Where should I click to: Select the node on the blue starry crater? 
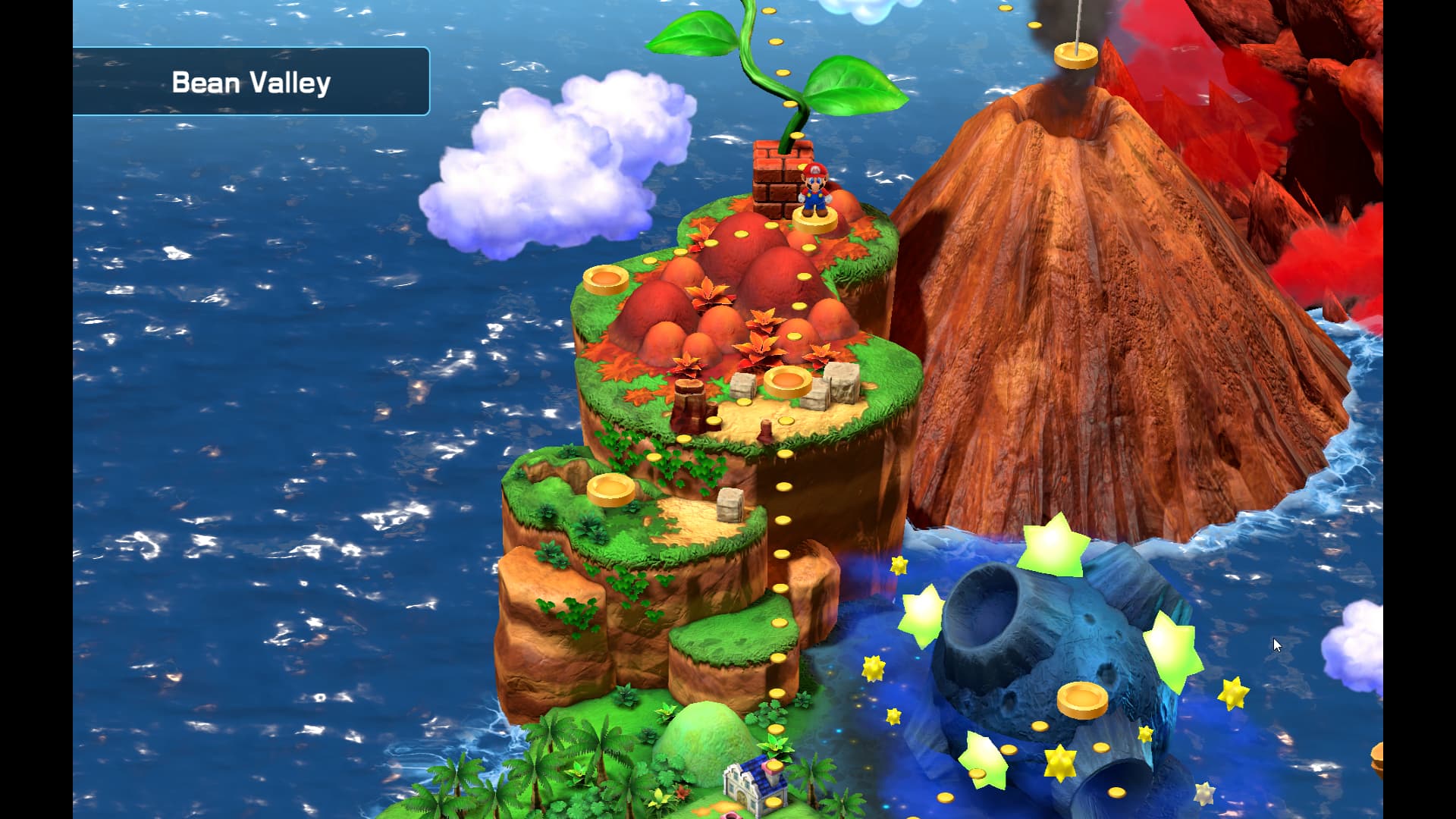pyautogui.click(x=1083, y=699)
